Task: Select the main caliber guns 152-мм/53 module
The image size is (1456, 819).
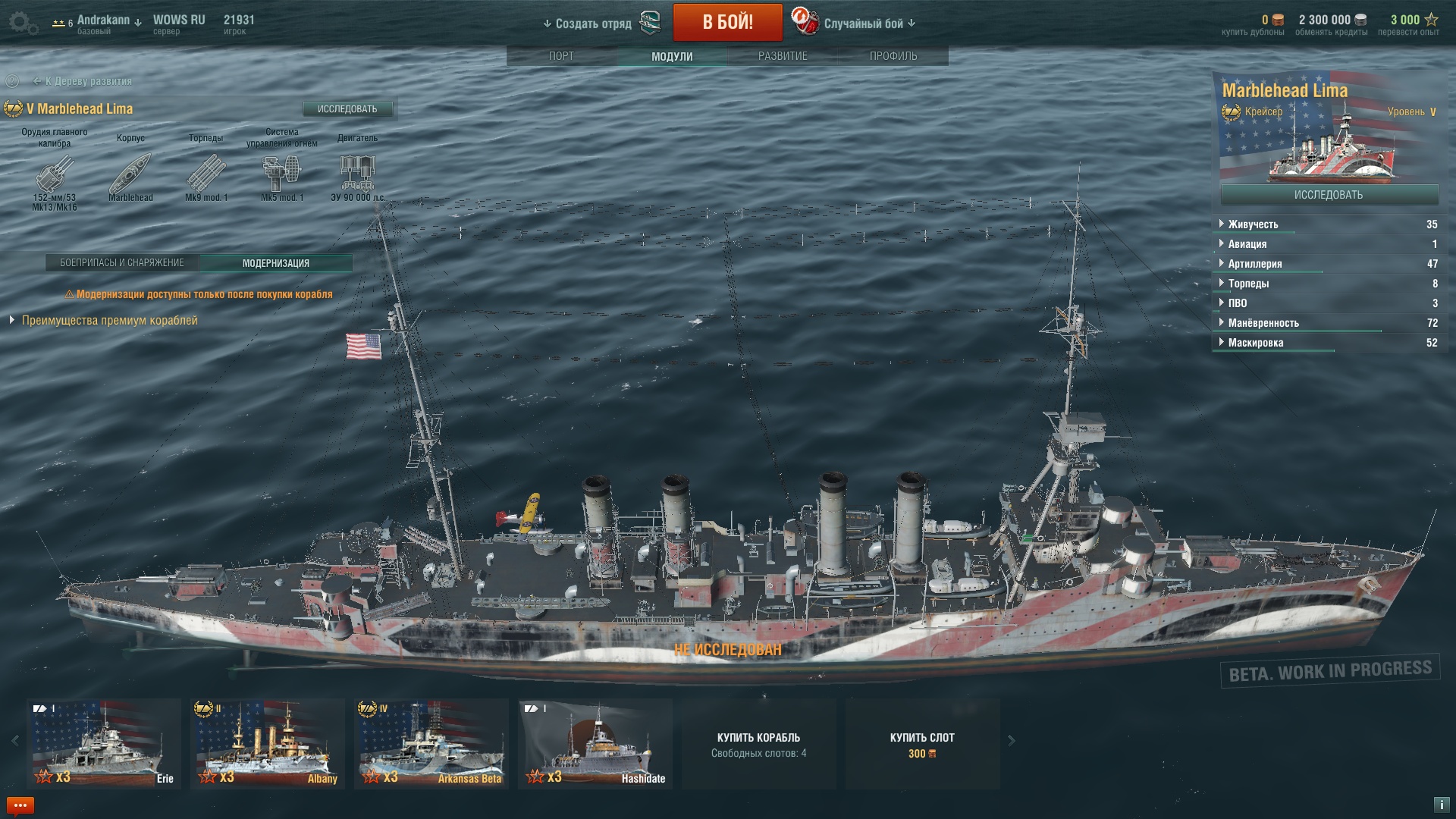Action: point(55,174)
